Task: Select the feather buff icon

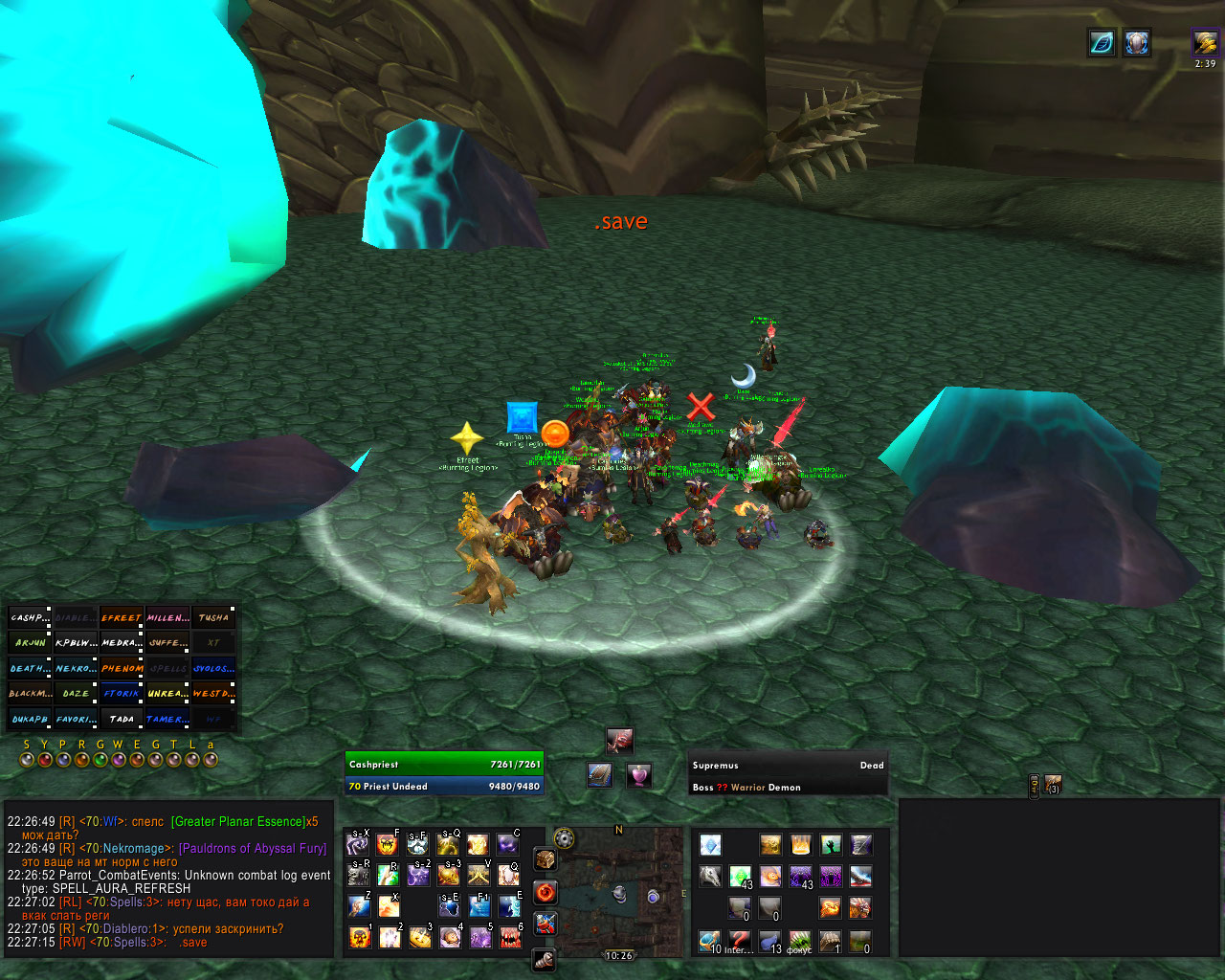Action: pos(1102,43)
